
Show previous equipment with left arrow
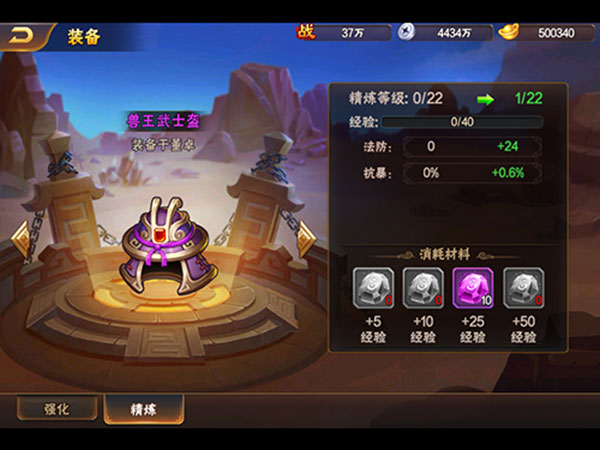[19, 241]
